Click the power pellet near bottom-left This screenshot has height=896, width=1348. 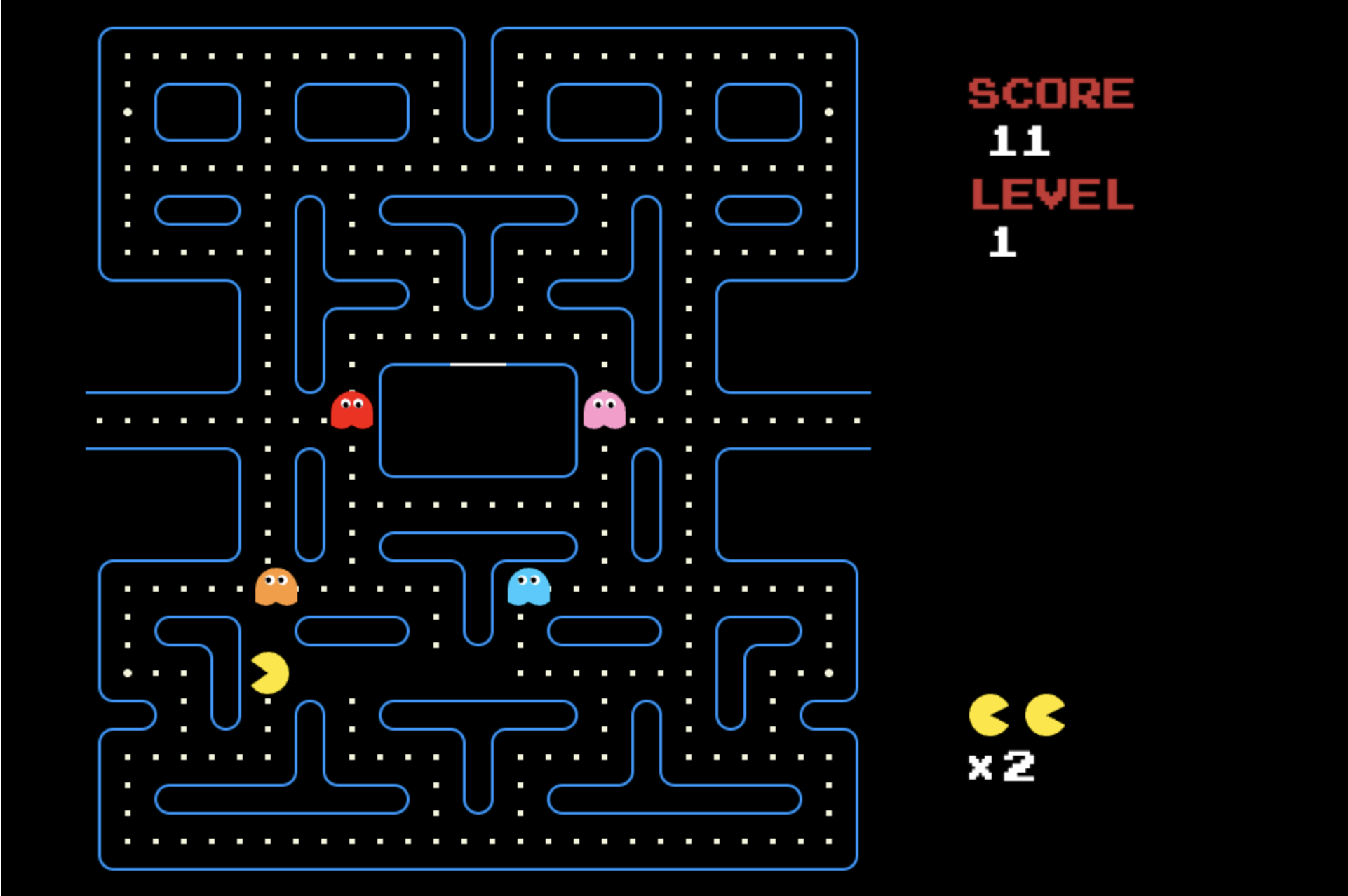coord(128,673)
